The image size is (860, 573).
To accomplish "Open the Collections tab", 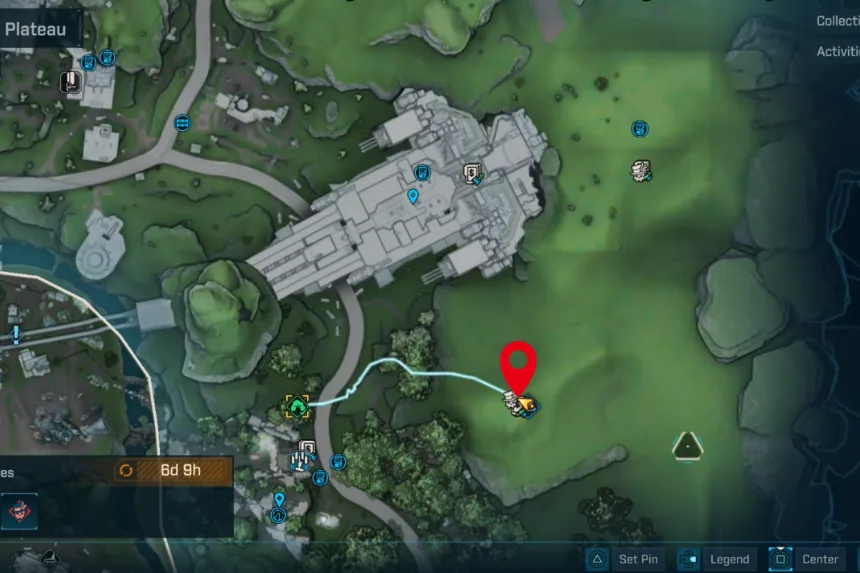I will click(x=838, y=21).
